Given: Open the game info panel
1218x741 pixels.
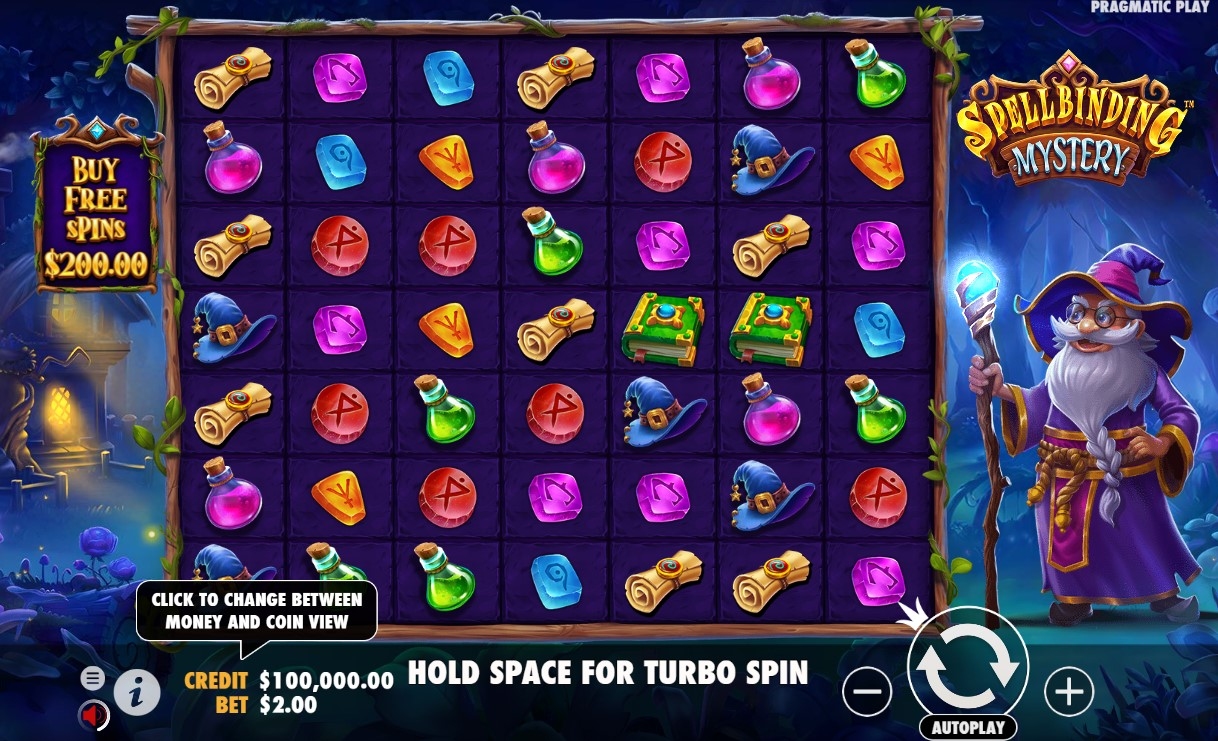Looking at the screenshot, I should click(x=138, y=691).
